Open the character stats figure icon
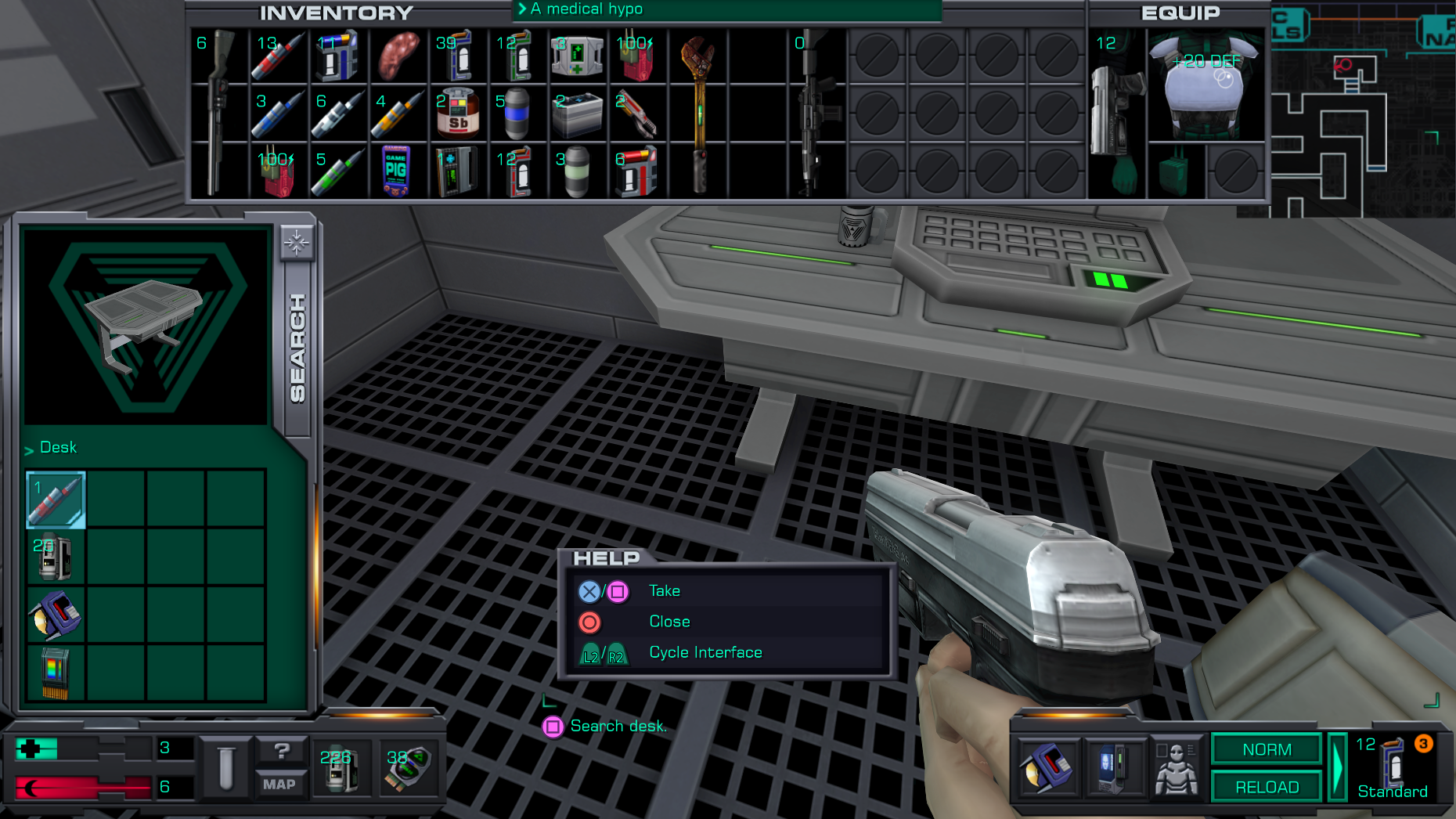Image resolution: width=1456 pixels, height=819 pixels. 1177,768
